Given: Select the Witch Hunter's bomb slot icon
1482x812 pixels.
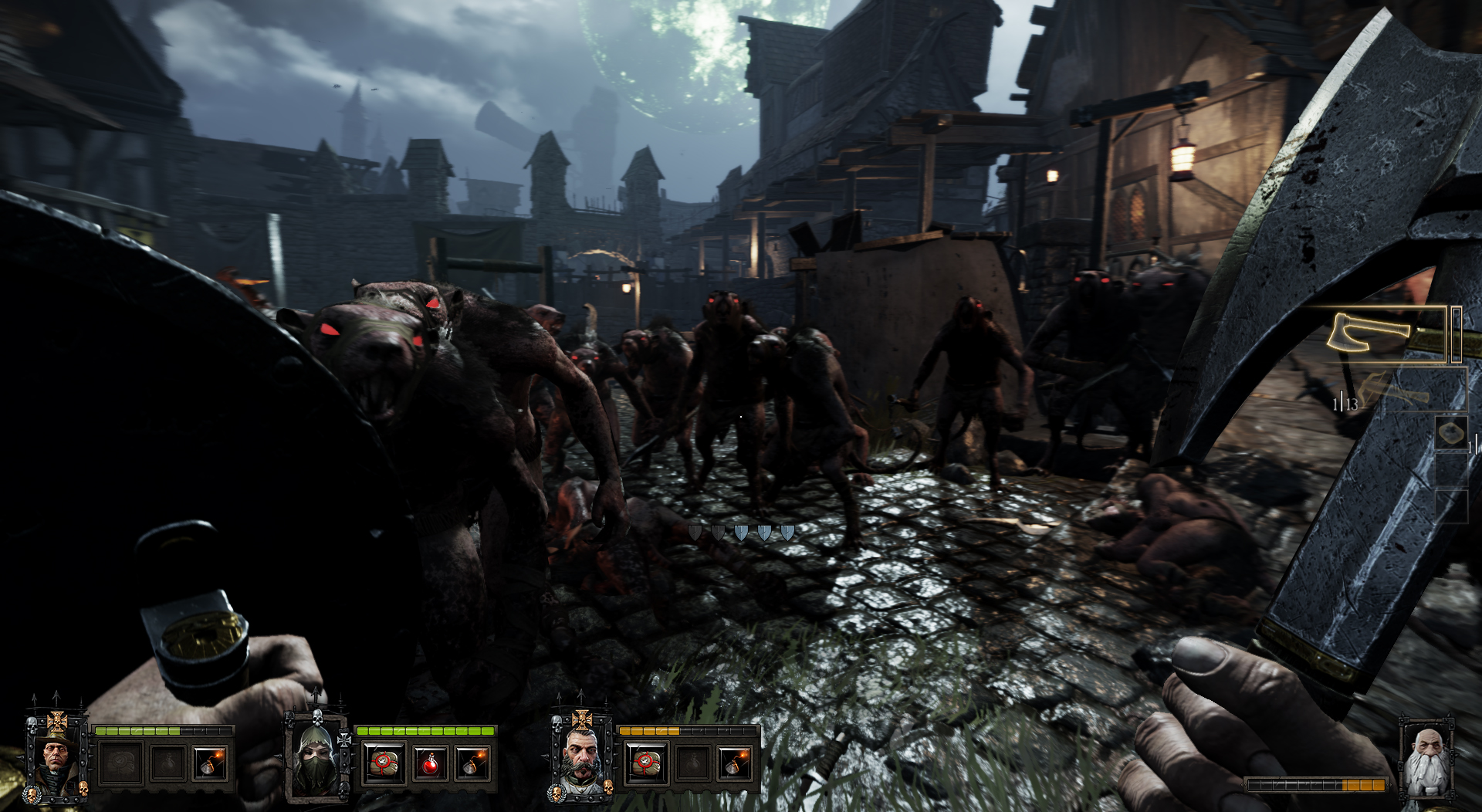Looking at the screenshot, I should click(x=210, y=763).
